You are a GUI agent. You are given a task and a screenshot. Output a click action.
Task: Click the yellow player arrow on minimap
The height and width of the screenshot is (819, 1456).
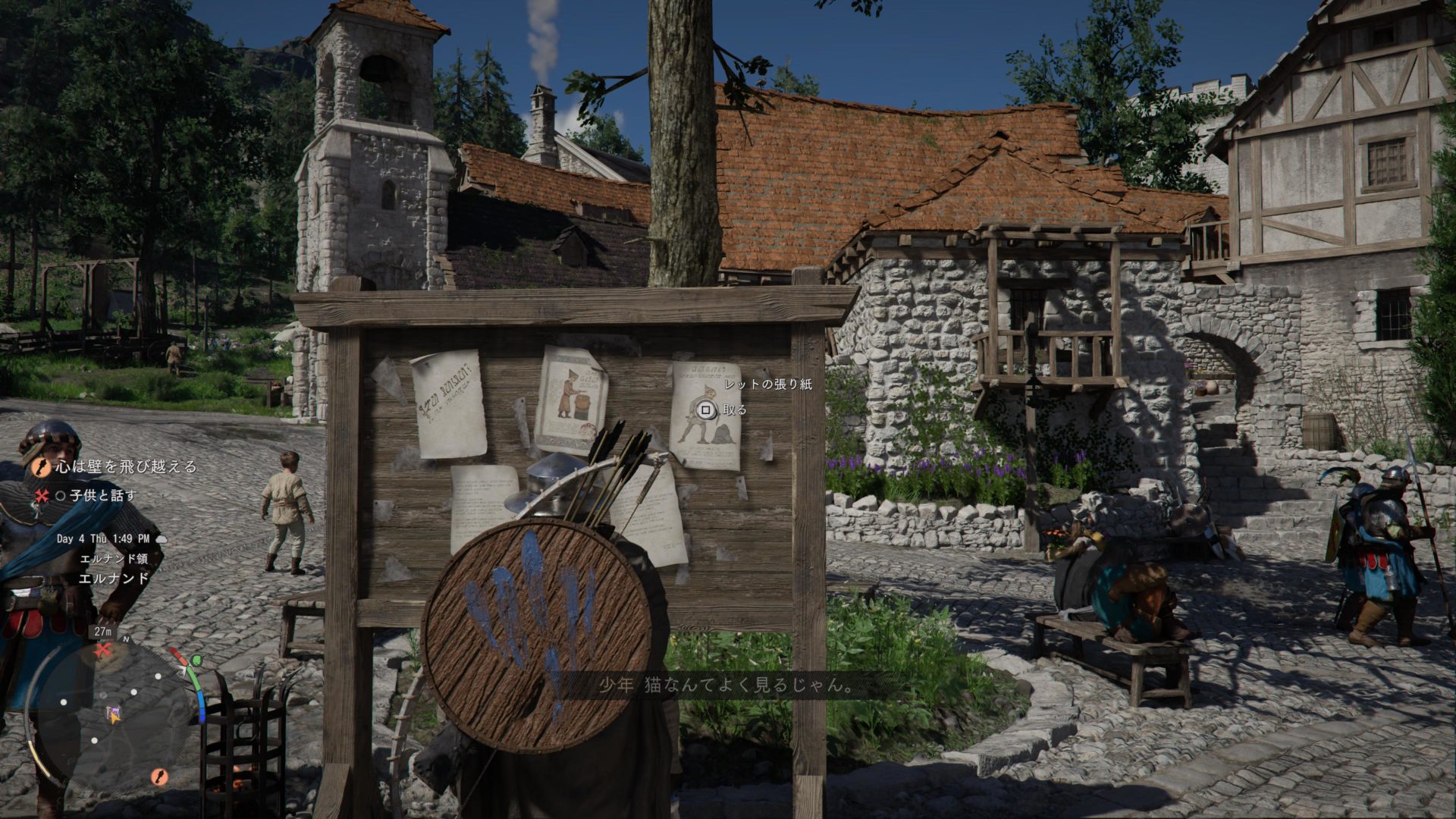(x=114, y=714)
